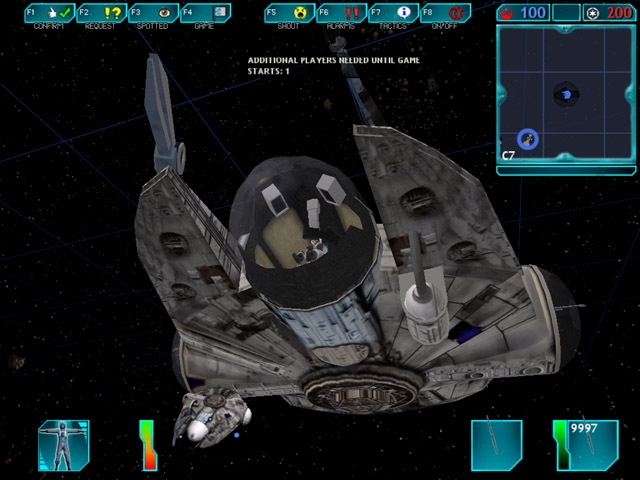Select the F3 Spotted command
This screenshot has width=640, height=480.
[153, 14]
